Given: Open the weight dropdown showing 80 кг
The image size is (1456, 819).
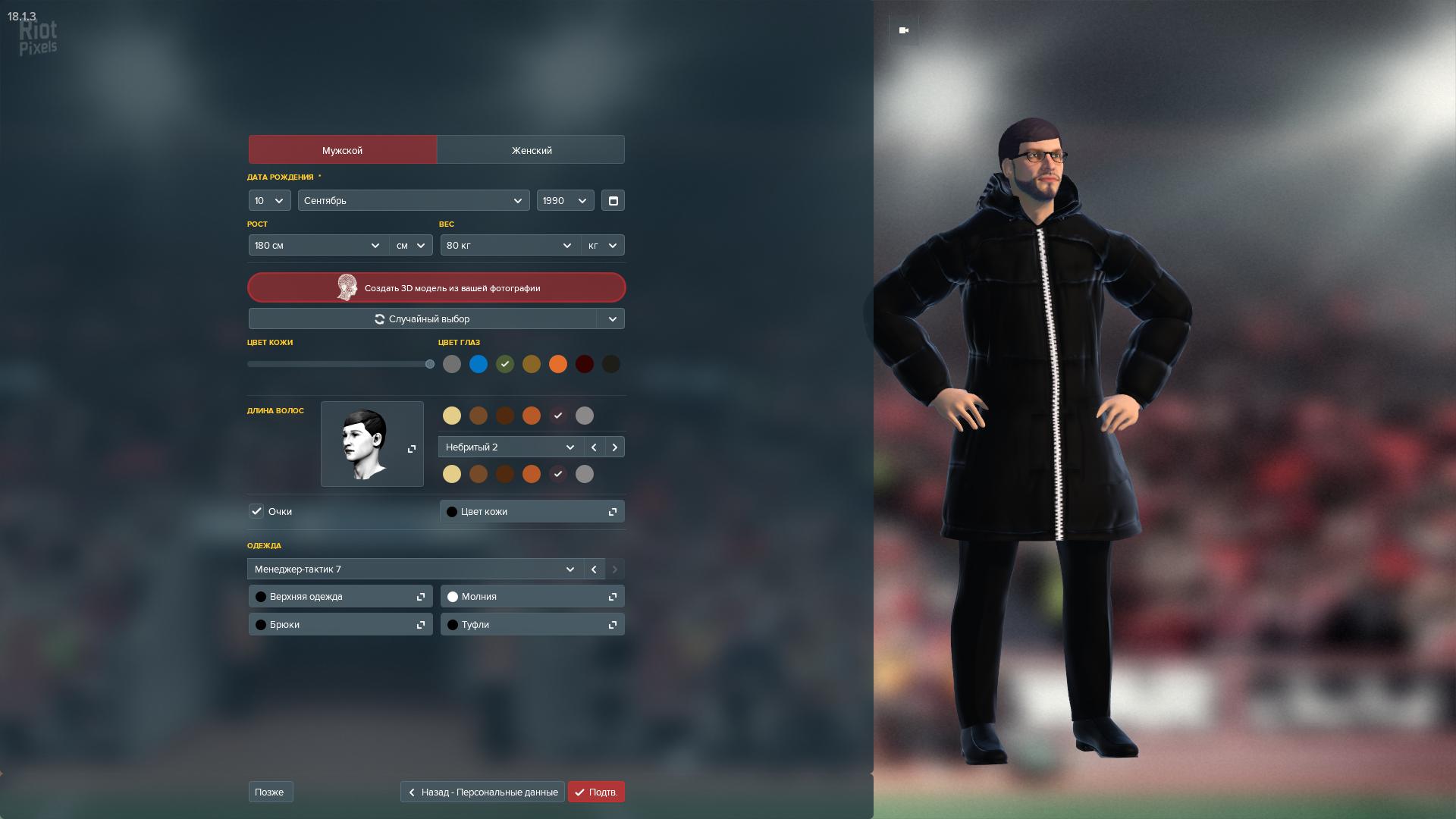Looking at the screenshot, I should pos(510,246).
